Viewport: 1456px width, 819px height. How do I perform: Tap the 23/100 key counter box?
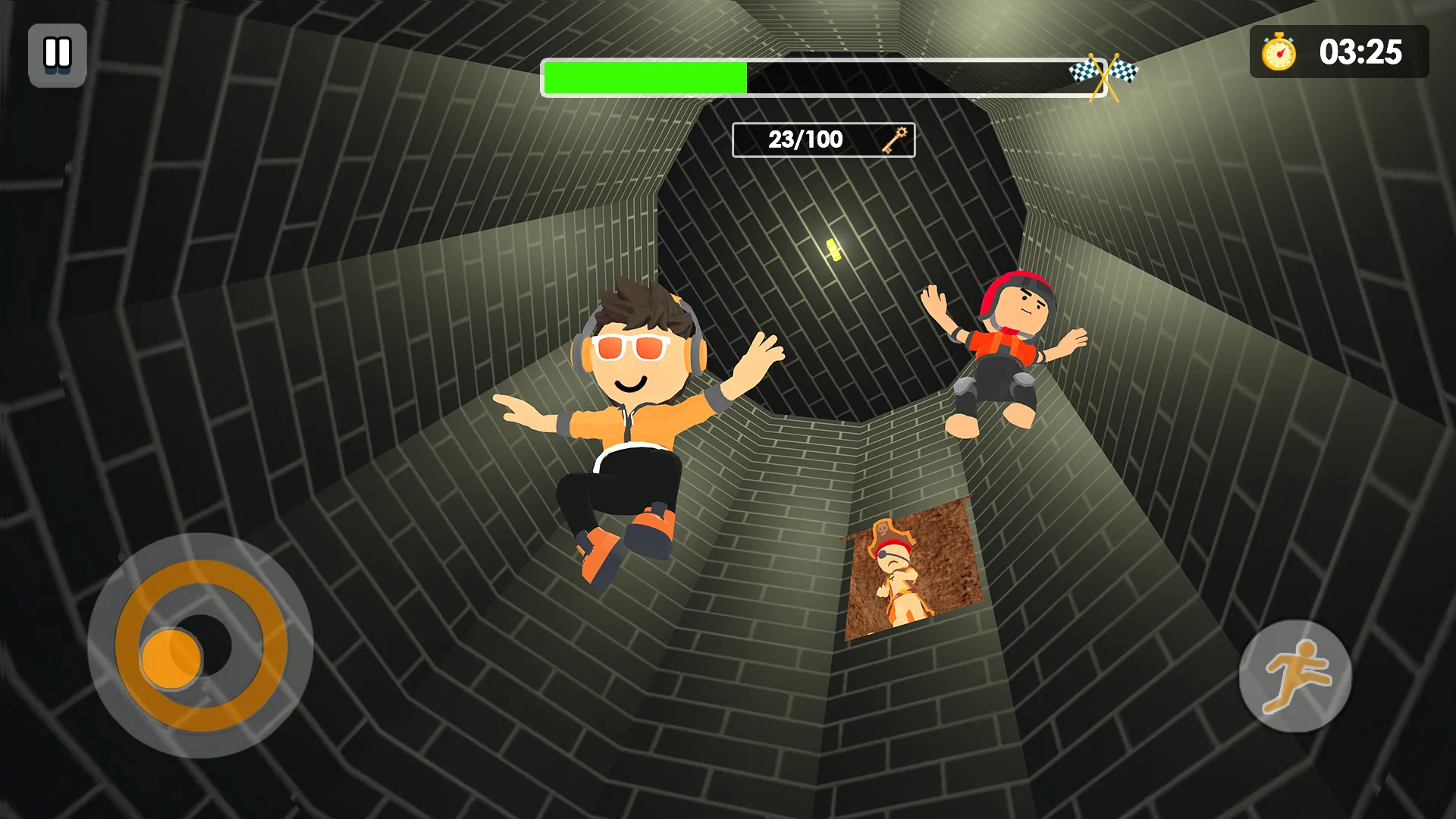pyautogui.click(x=823, y=140)
